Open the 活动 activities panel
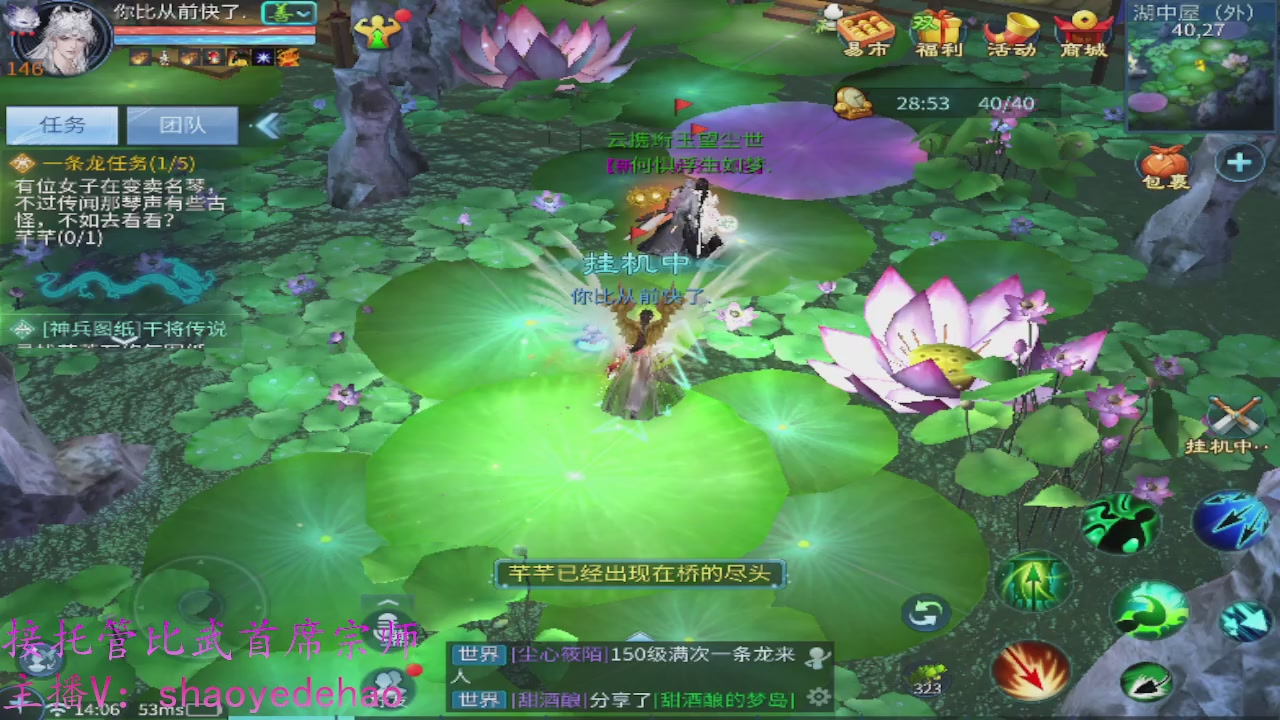This screenshot has height=720, width=1280. pos(1010,33)
